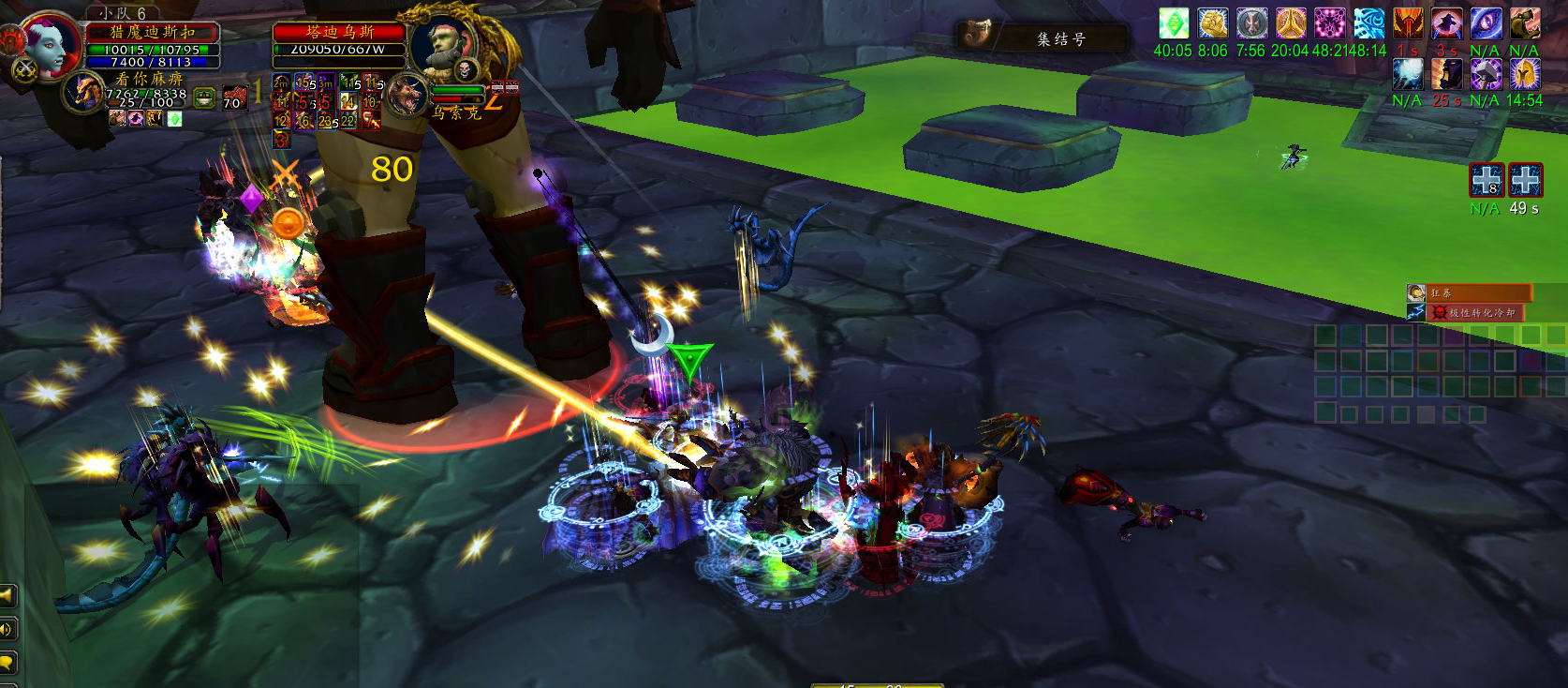The image size is (1568, 688).
Task: Click the golden fist buff icon
Action: [1212, 23]
